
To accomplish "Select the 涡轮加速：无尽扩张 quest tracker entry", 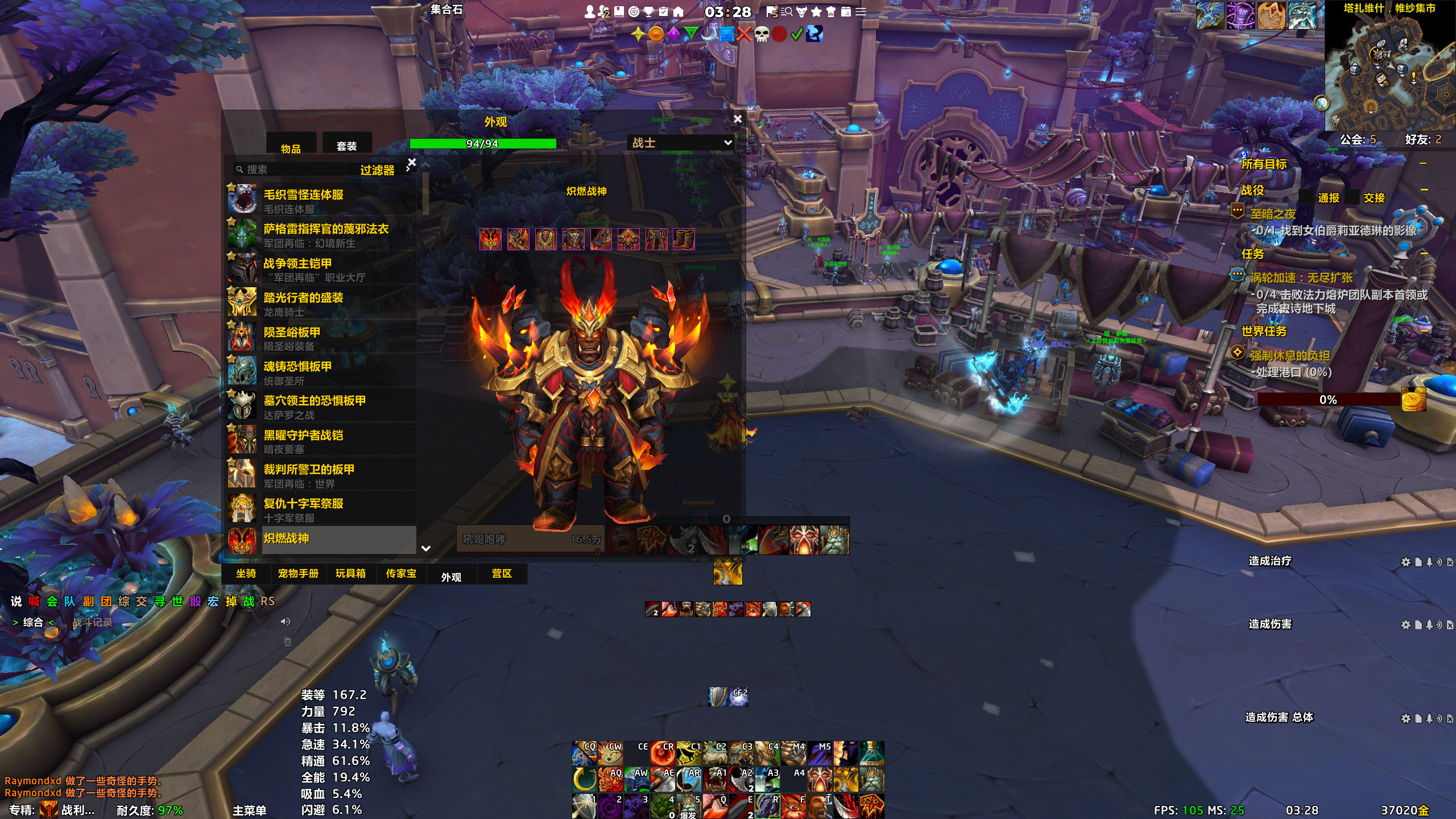I will point(1301,278).
